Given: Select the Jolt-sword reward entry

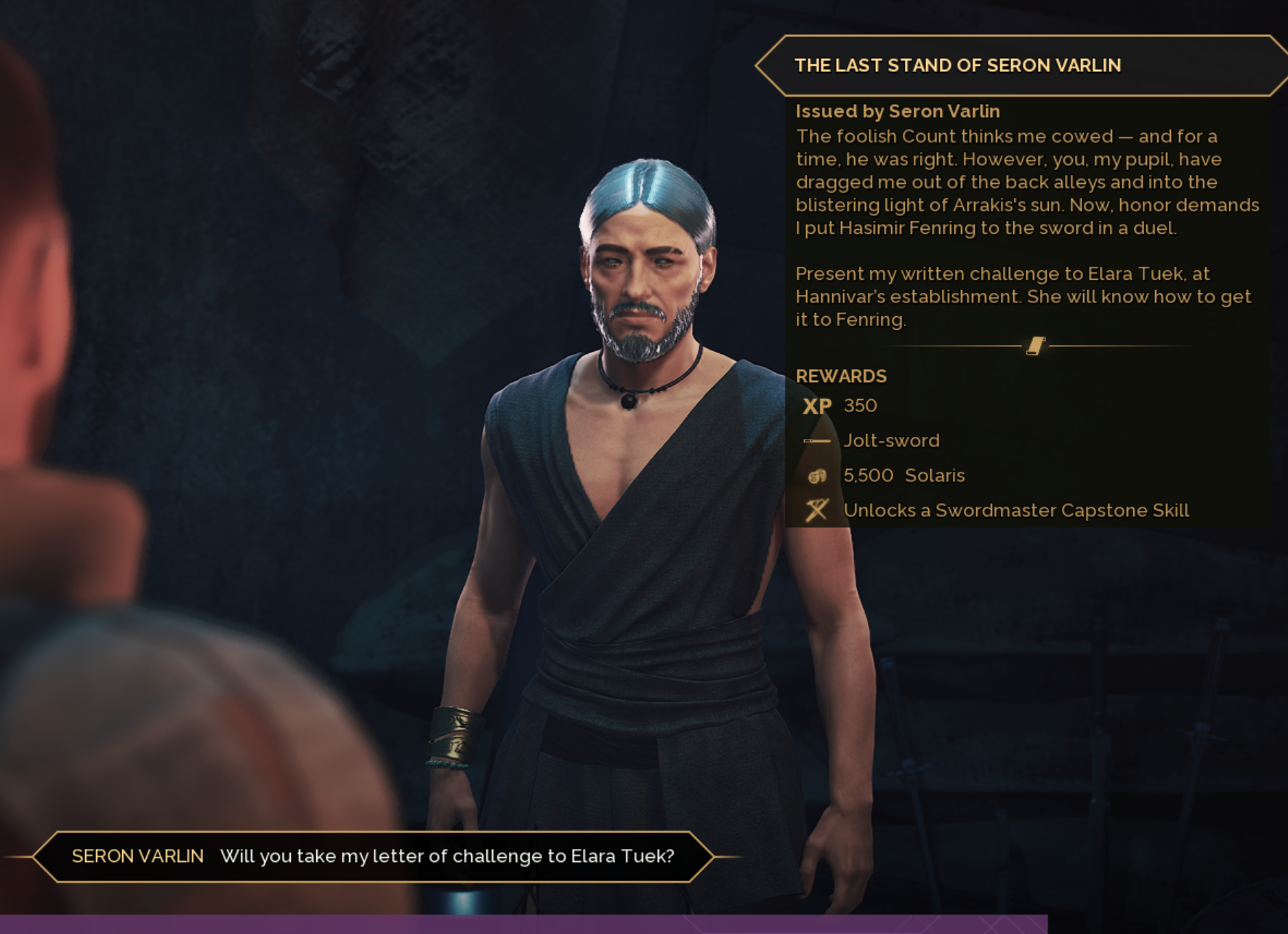Looking at the screenshot, I should (x=891, y=440).
